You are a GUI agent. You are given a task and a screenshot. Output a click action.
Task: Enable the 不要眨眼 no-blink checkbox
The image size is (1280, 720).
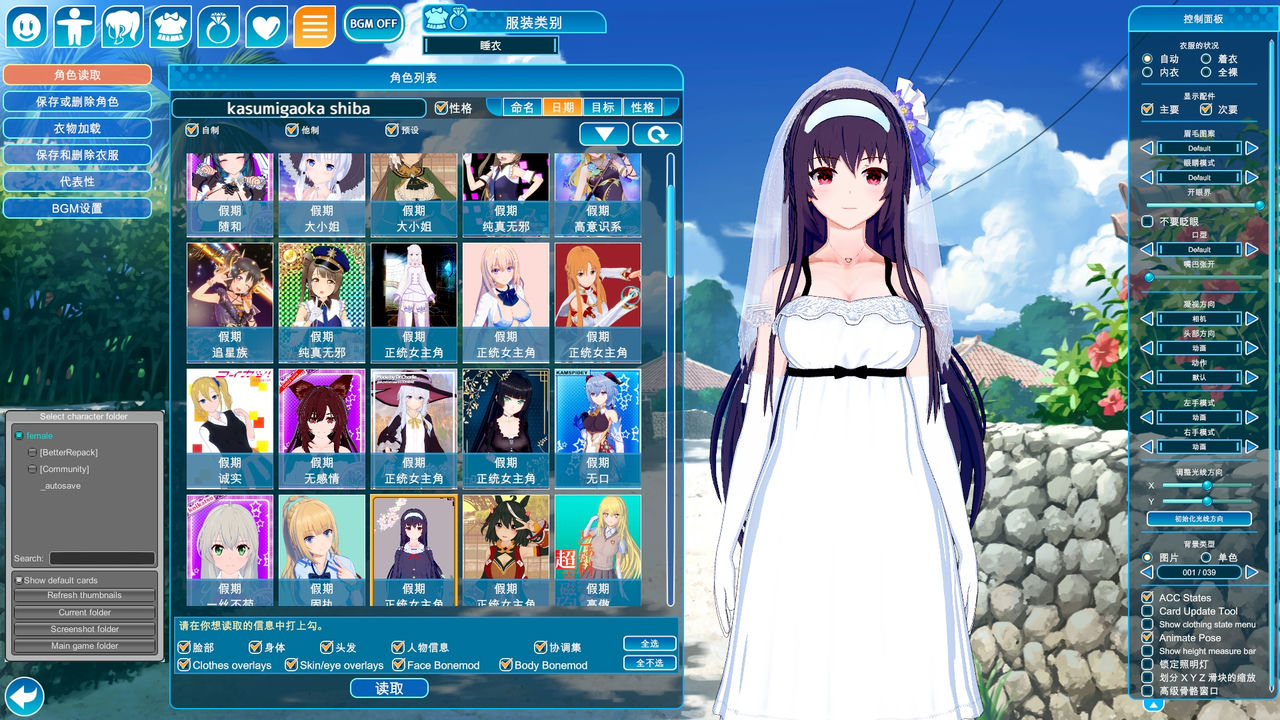pos(1146,221)
